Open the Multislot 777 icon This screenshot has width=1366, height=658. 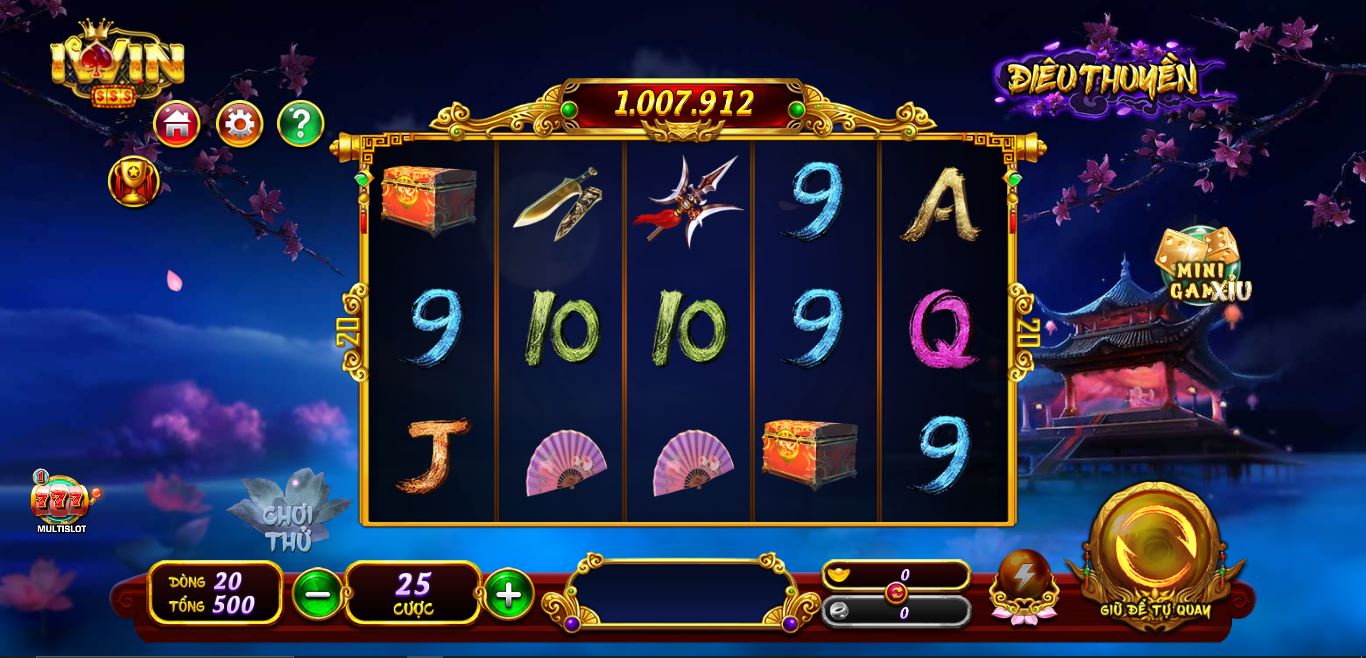pos(61,501)
